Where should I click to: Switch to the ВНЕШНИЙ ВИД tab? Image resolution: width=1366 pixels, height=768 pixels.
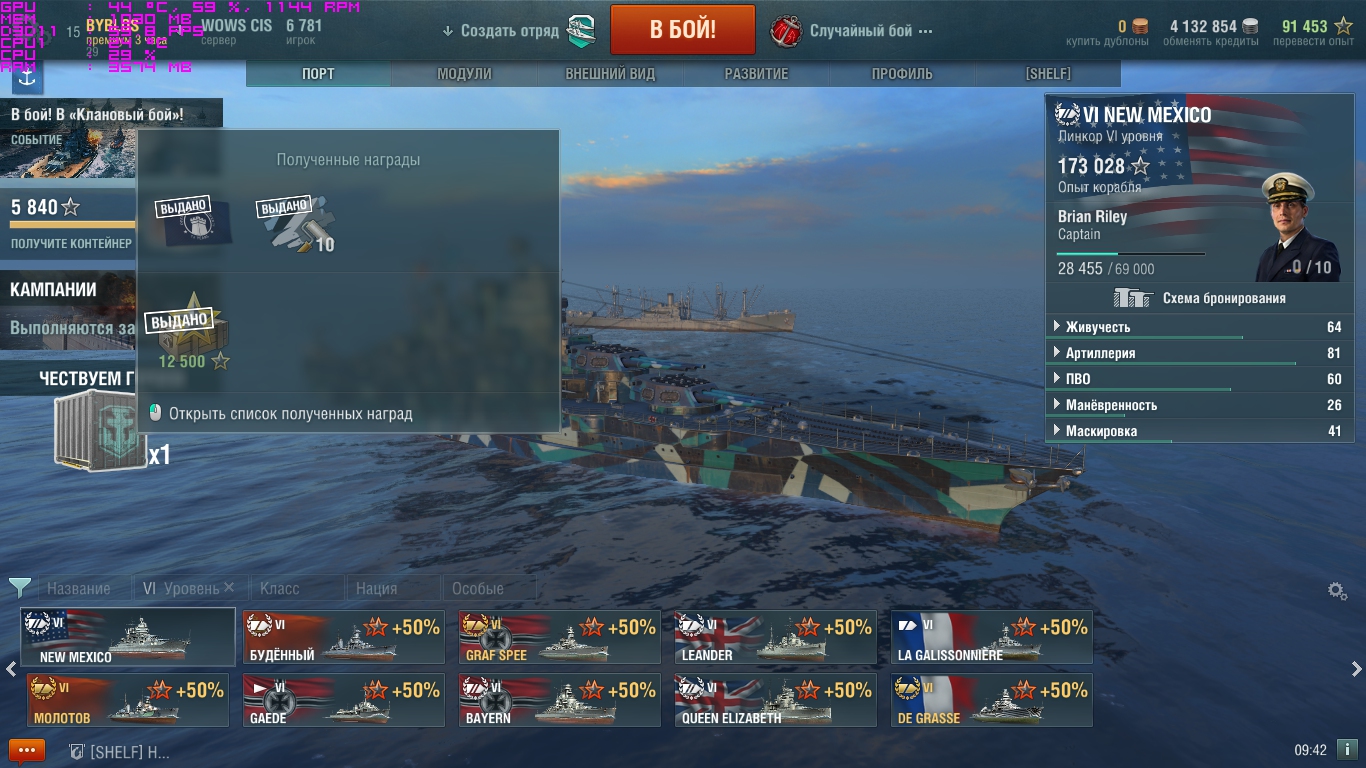(x=610, y=74)
